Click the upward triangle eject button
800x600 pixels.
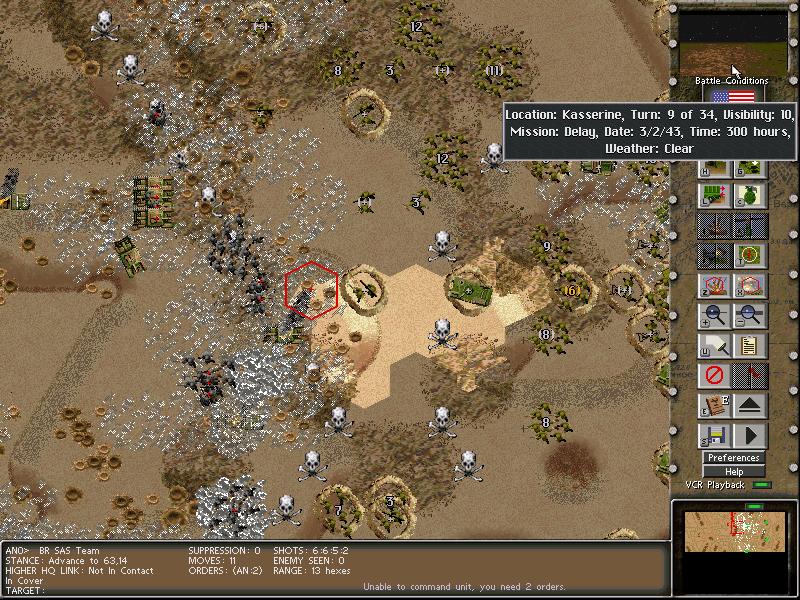pyautogui.click(x=749, y=407)
